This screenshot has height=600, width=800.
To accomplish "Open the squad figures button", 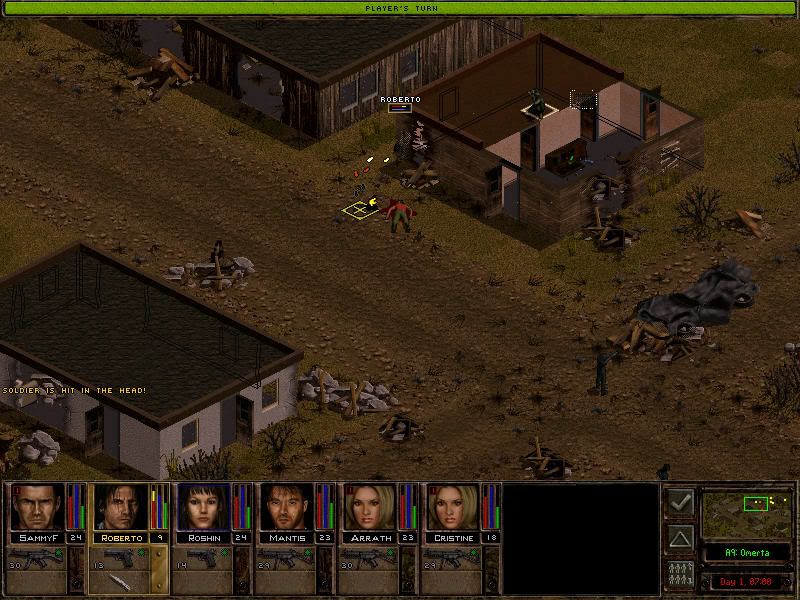I will tap(680, 575).
